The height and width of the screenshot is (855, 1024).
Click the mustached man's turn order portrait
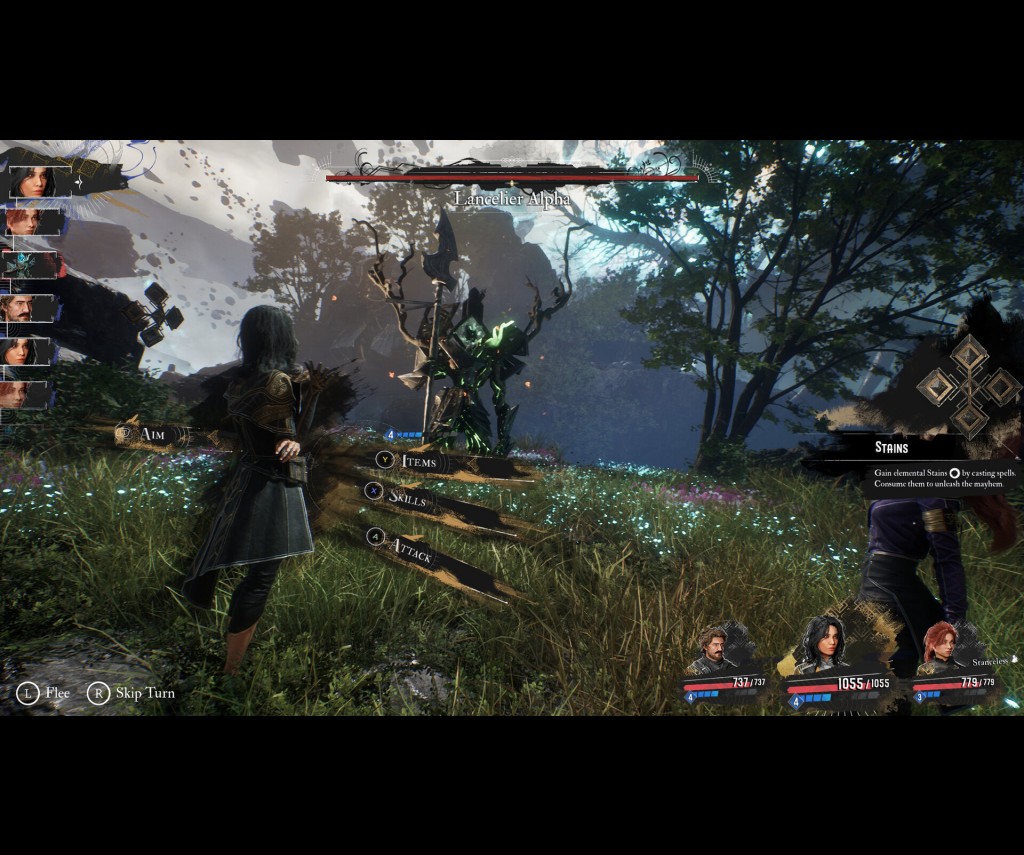click(x=30, y=308)
